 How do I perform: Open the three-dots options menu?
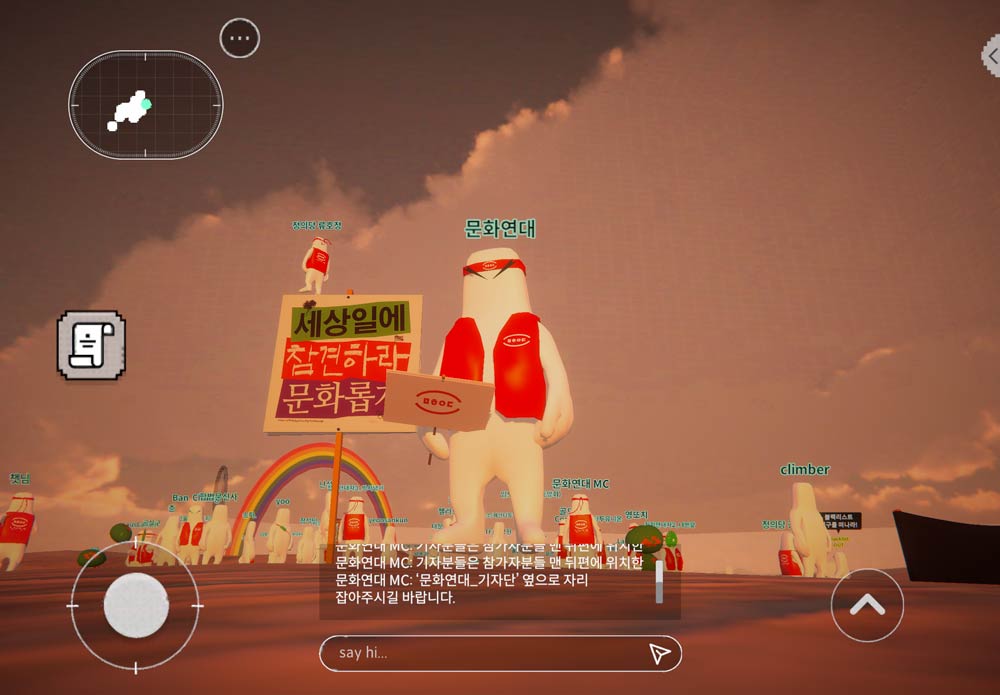pyautogui.click(x=239, y=39)
